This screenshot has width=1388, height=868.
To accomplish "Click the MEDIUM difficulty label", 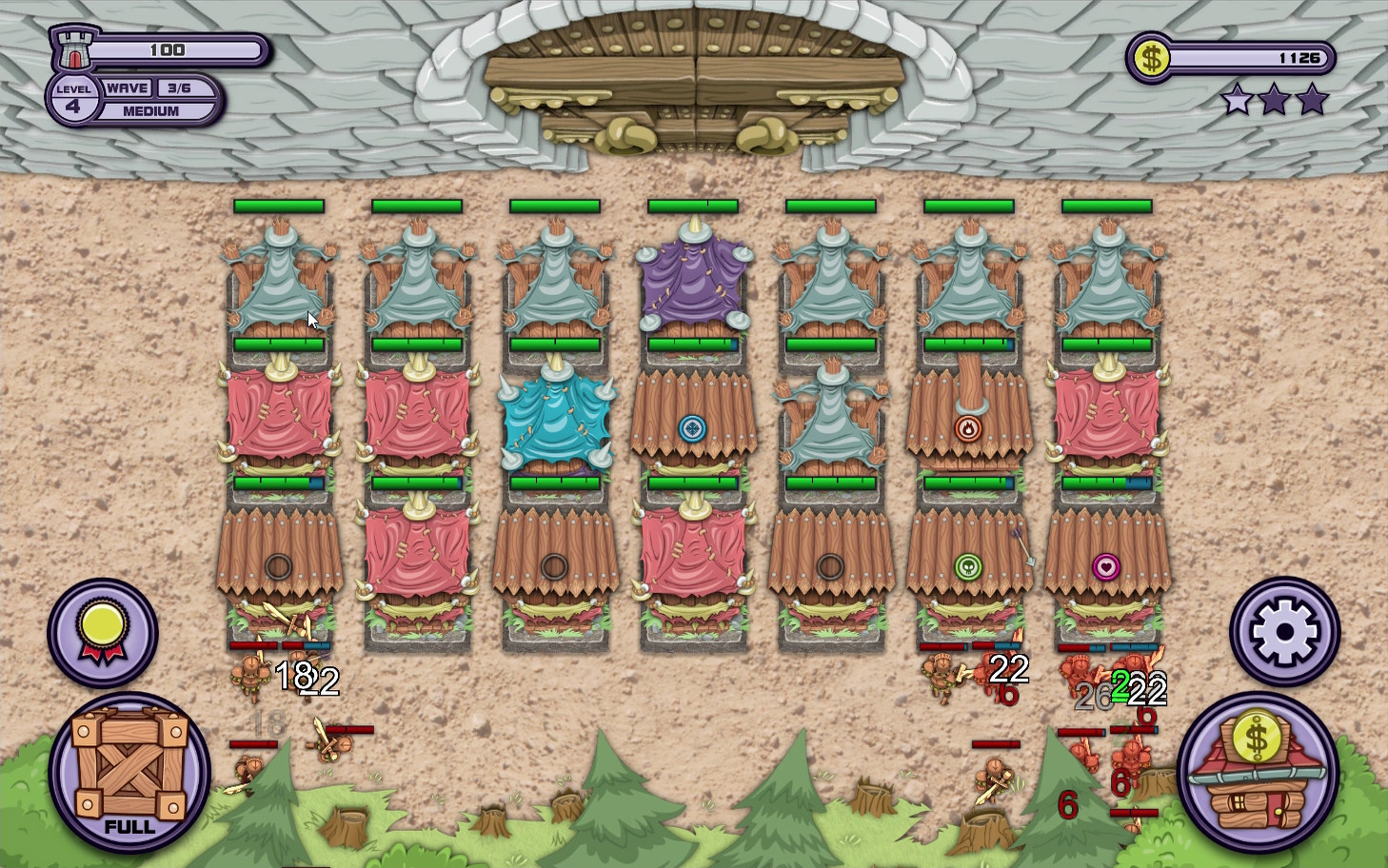I will pyautogui.click(x=150, y=111).
